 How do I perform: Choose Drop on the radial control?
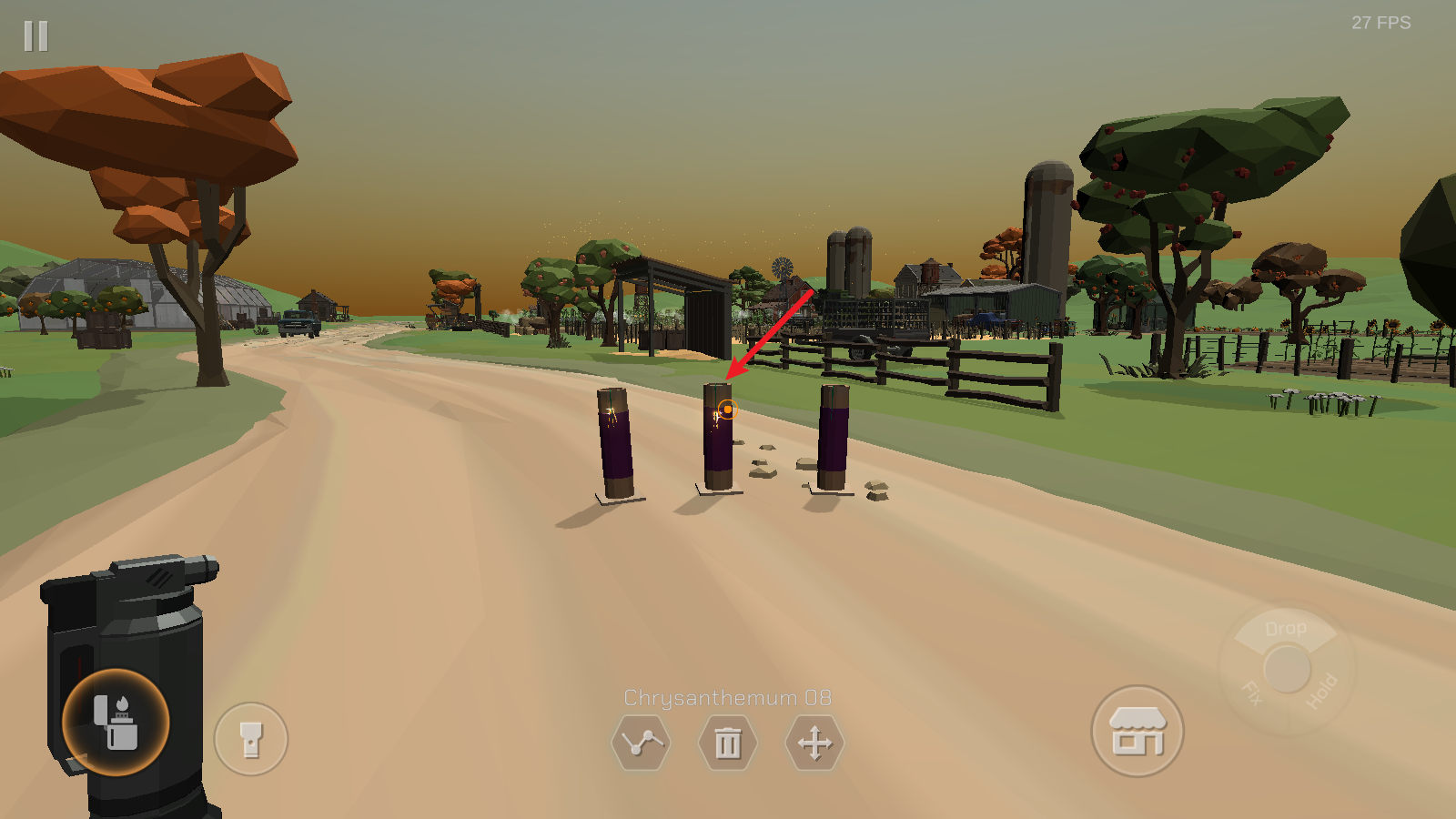pyautogui.click(x=1285, y=629)
